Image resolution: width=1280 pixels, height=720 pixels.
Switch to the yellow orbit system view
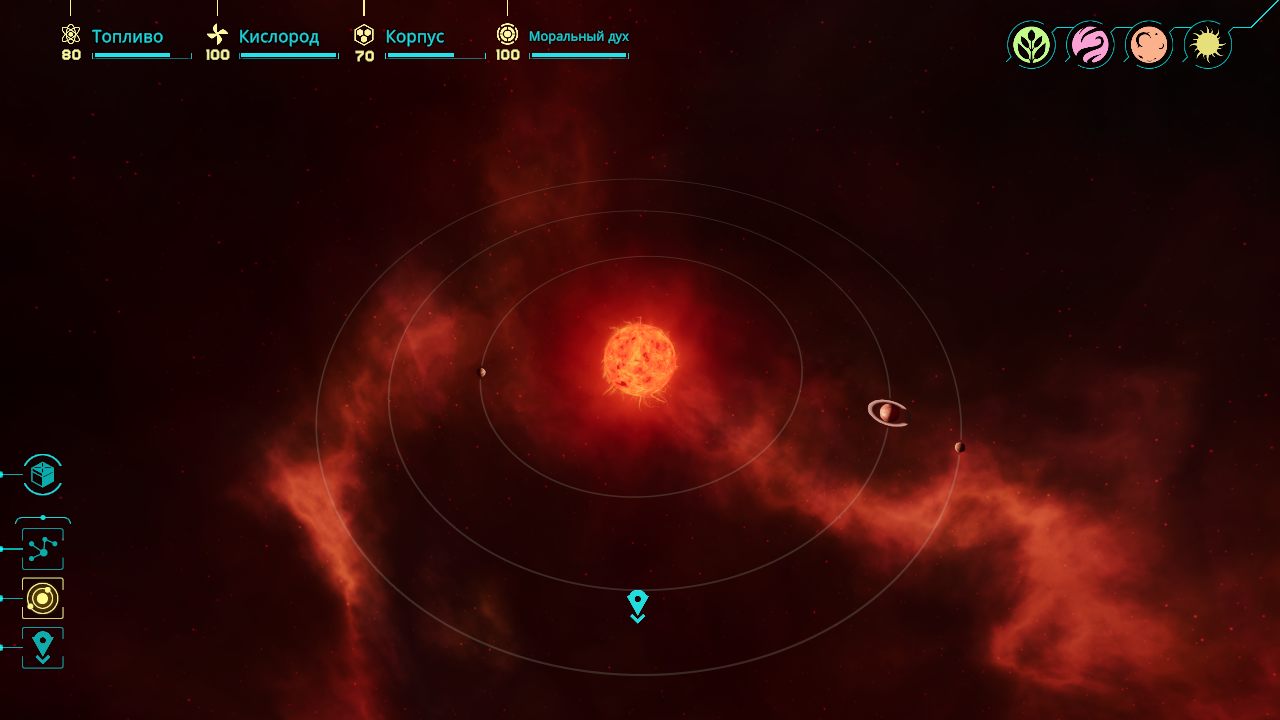(x=42, y=598)
